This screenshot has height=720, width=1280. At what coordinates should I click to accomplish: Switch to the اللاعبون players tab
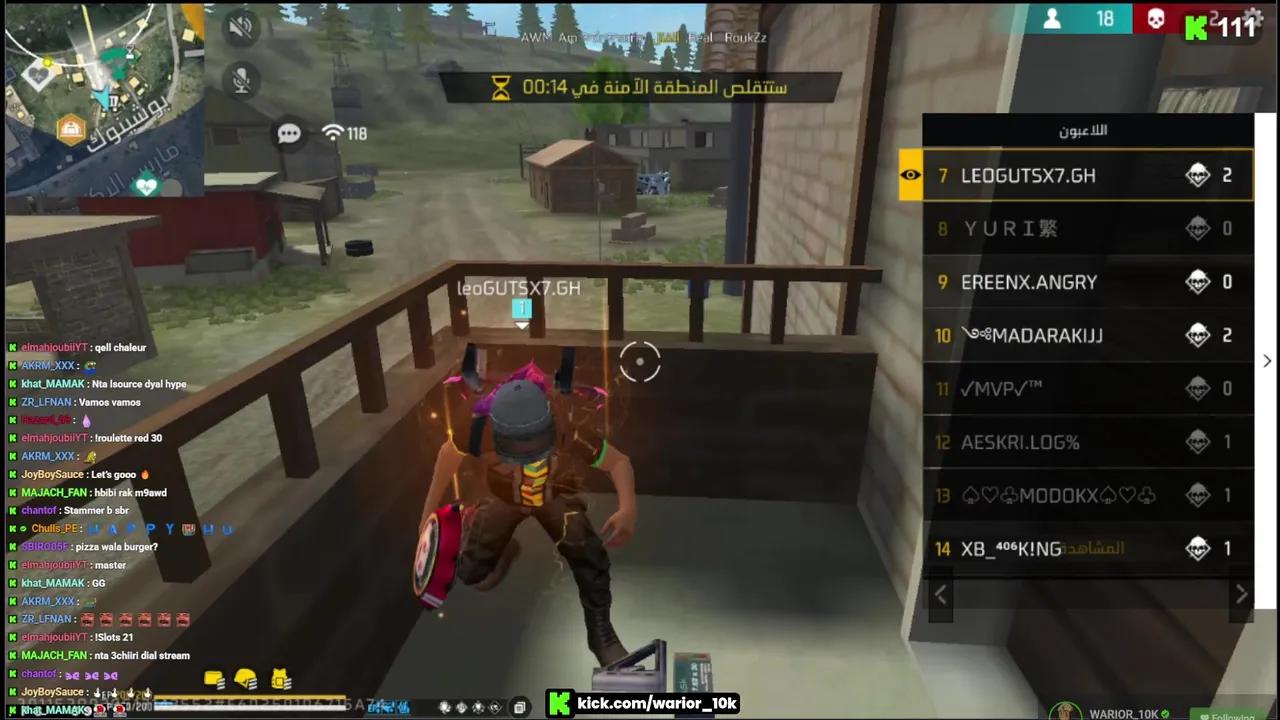click(x=1083, y=130)
